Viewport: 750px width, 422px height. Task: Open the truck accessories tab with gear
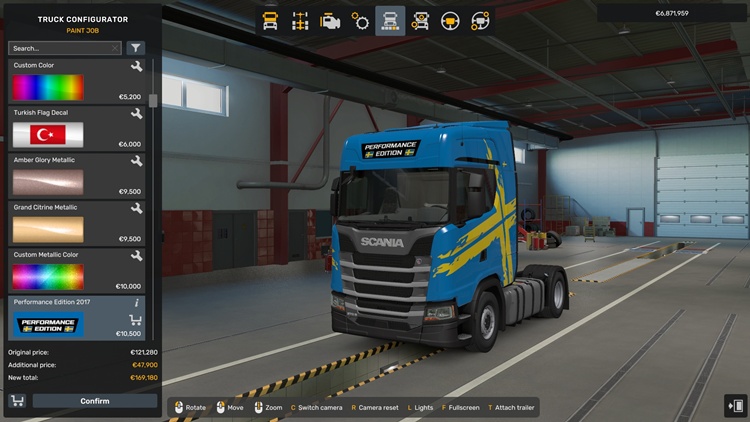click(421, 20)
